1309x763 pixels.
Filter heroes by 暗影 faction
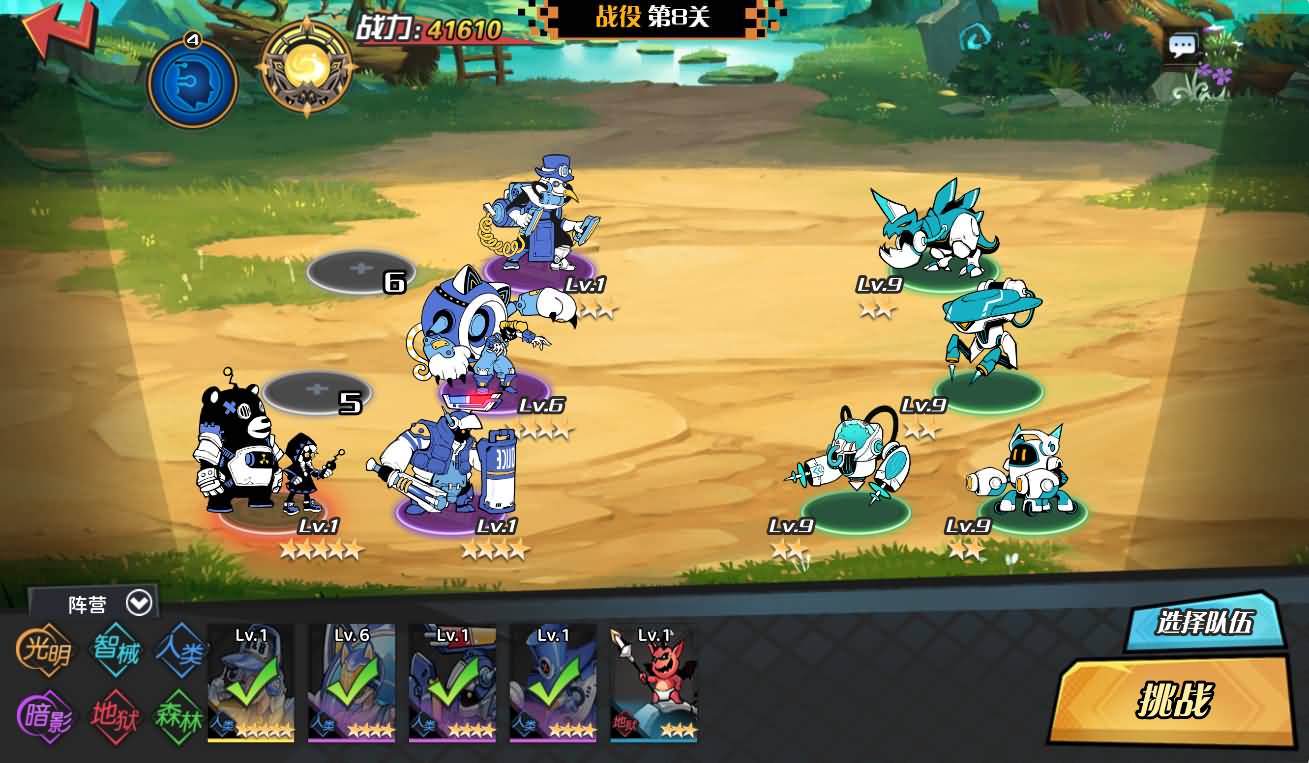45,717
